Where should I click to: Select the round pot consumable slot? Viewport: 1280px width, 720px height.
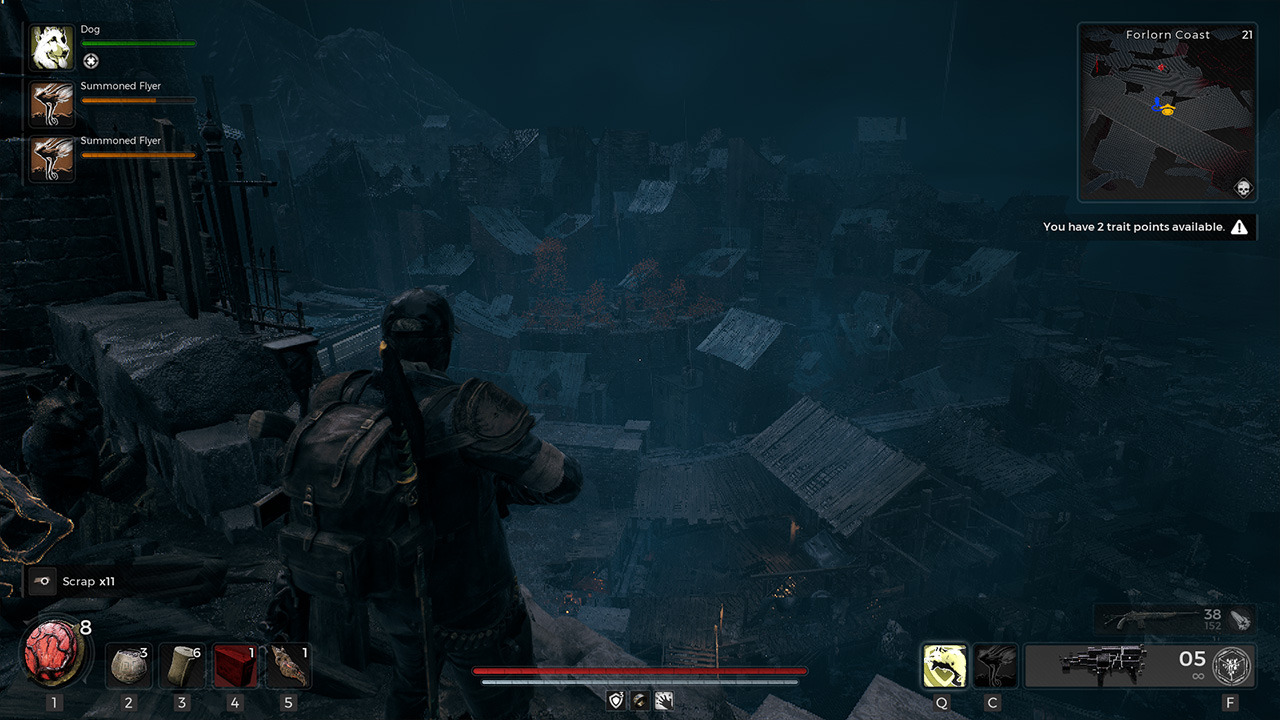128,666
